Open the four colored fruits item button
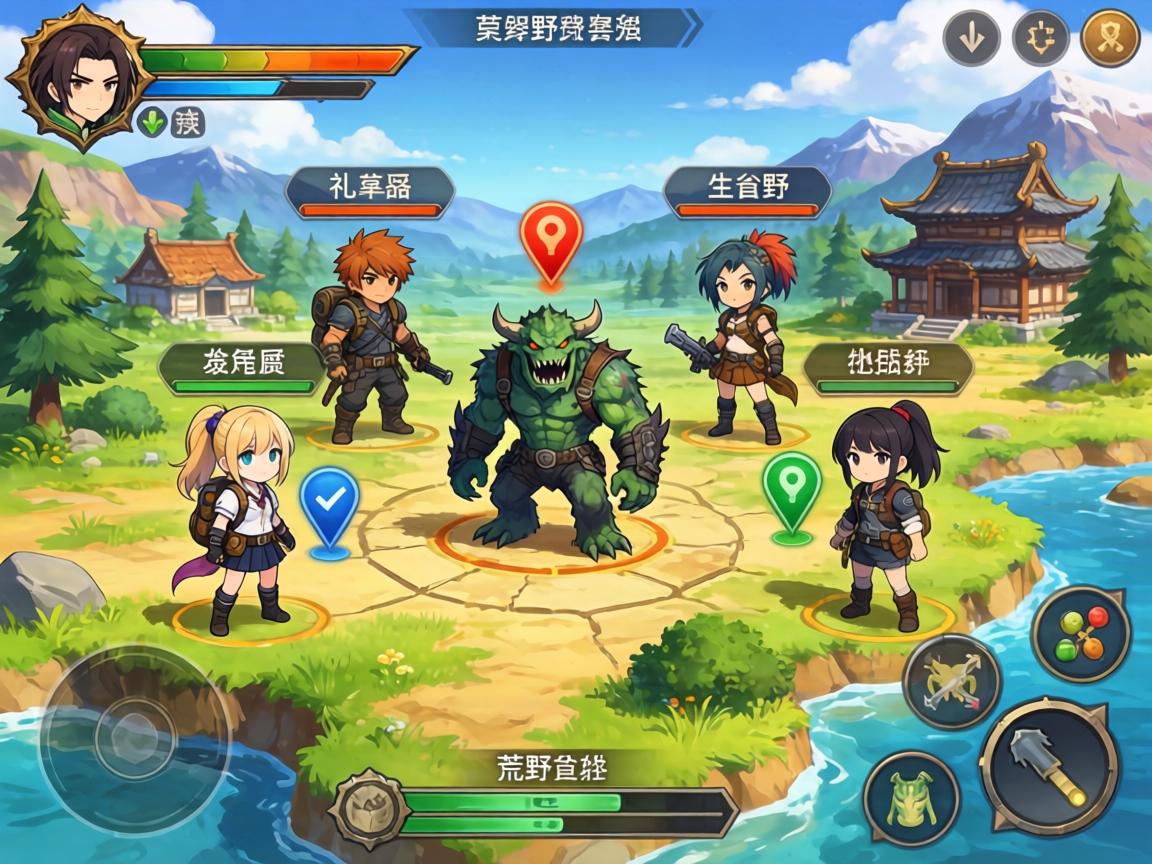The image size is (1152, 864). click(1081, 634)
